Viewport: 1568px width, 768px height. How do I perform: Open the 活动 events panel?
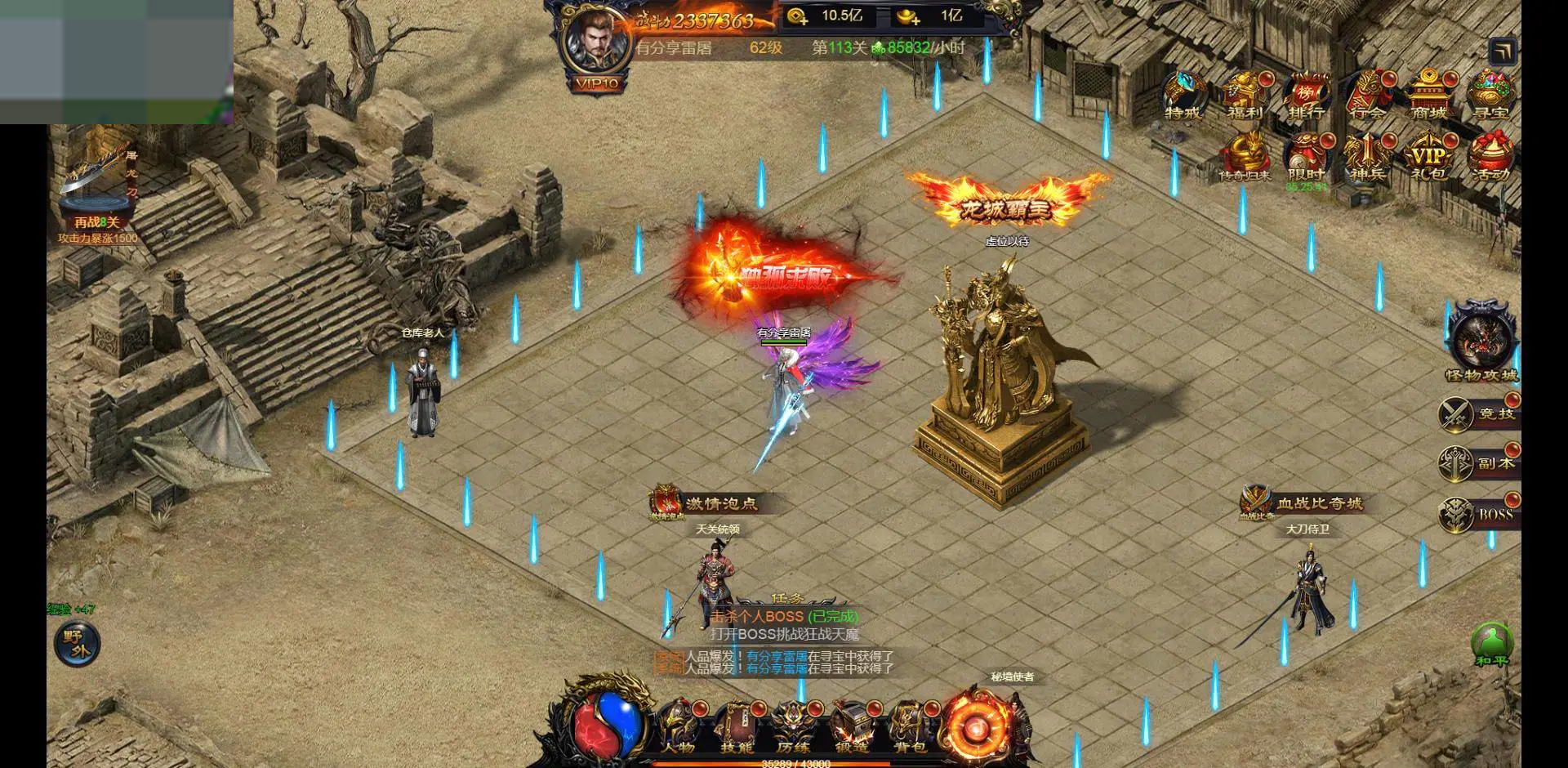coord(1490,156)
